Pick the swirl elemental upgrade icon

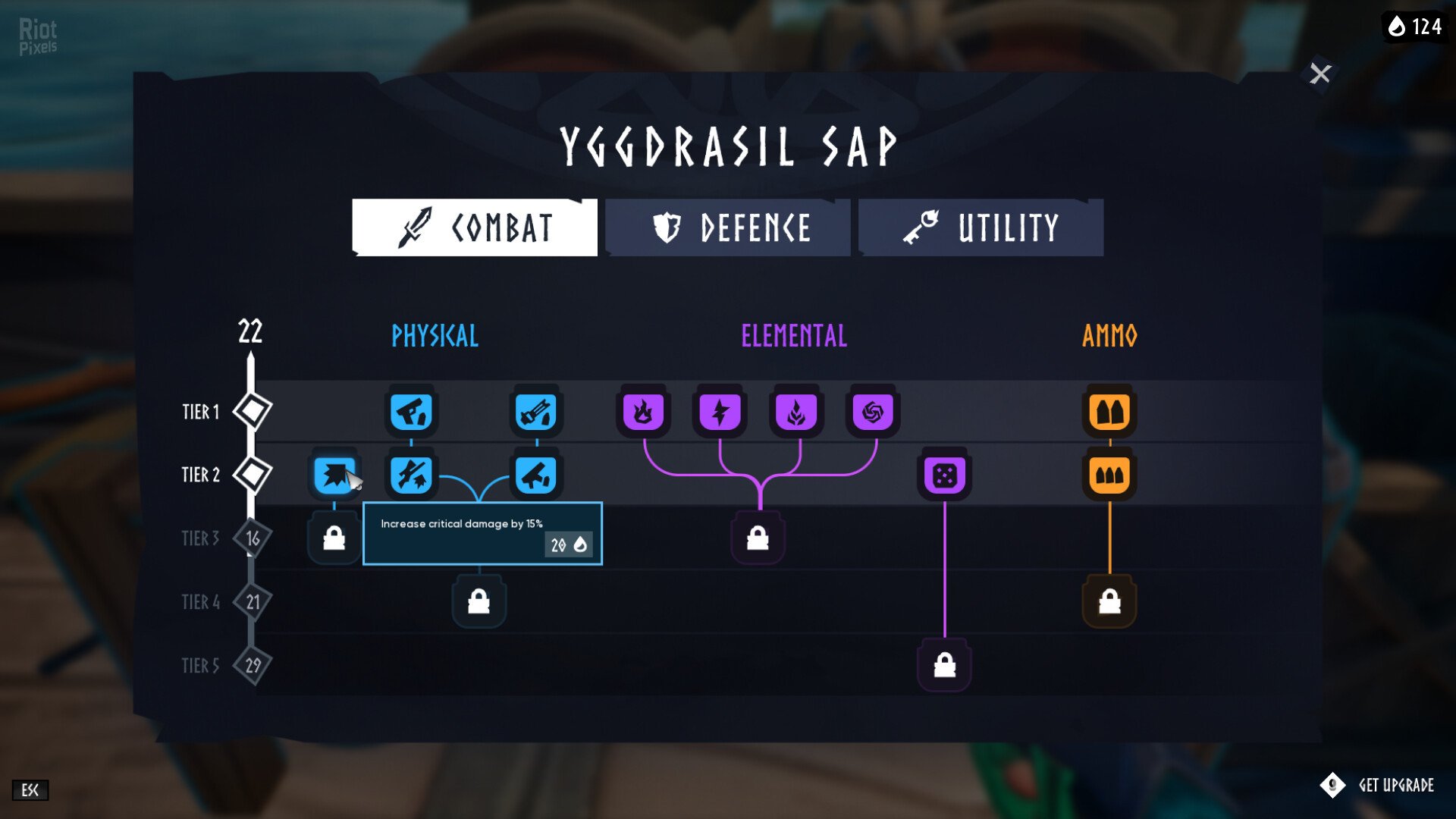[x=873, y=412]
